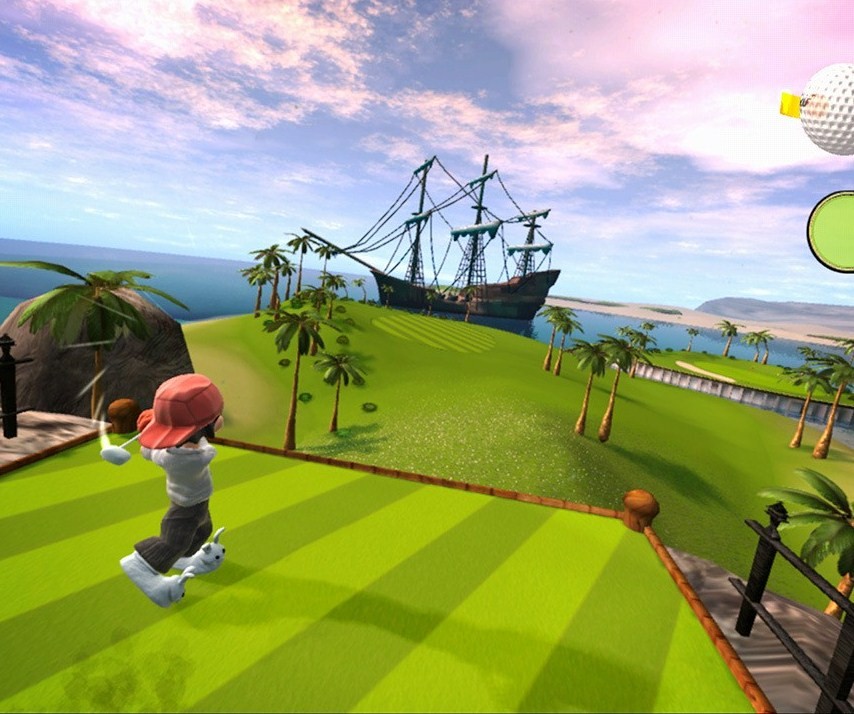Select the green circular lie indicator
Viewport: 854px width, 714px height.
click(833, 232)
